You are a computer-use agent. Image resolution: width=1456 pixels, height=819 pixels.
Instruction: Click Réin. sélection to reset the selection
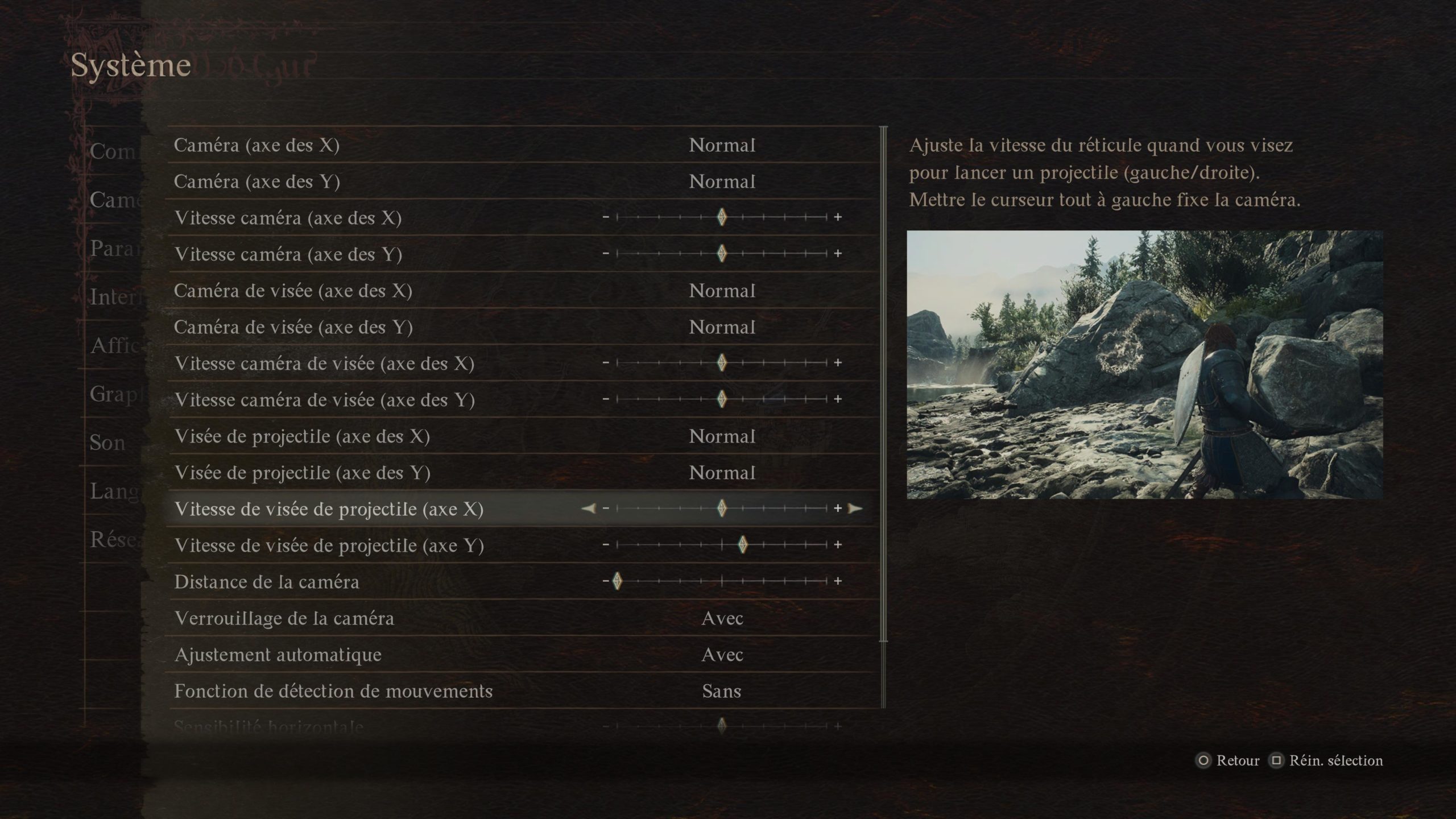[1327, 760]
